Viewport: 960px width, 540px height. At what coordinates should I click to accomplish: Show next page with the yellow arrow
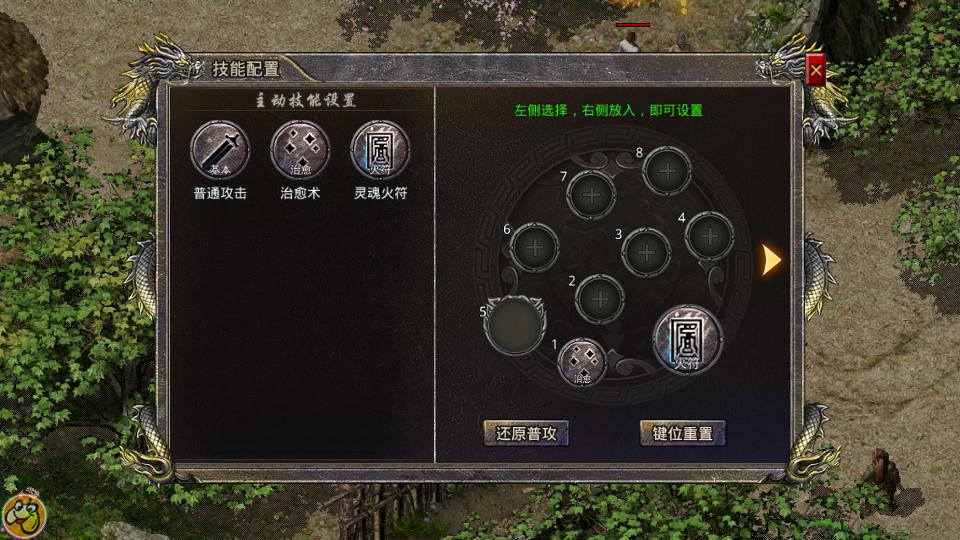pyautogui.click(x=771, y=260)
